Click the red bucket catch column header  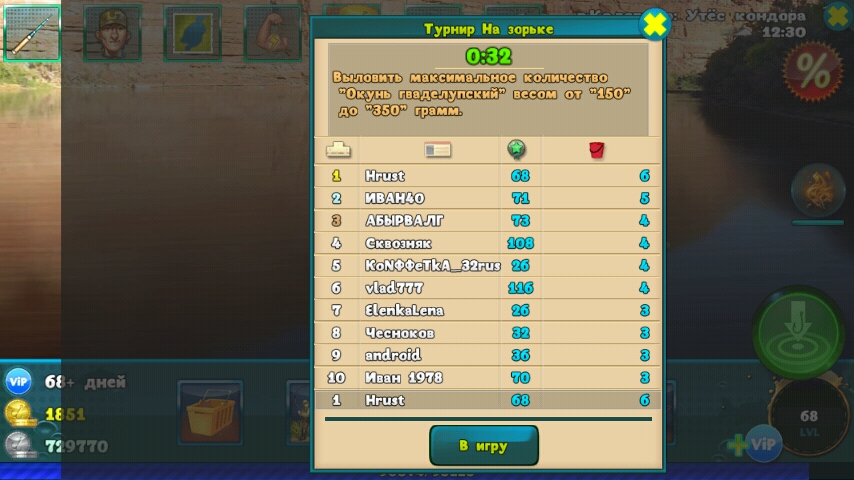[597, 150]
